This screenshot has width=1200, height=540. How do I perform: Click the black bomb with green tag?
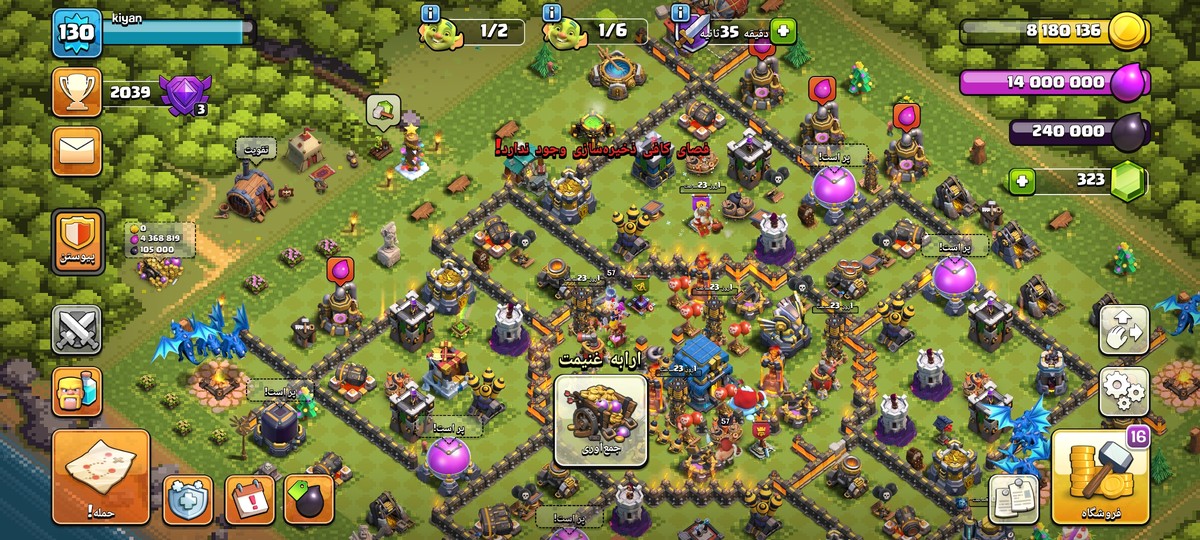(x=308, y=497)
